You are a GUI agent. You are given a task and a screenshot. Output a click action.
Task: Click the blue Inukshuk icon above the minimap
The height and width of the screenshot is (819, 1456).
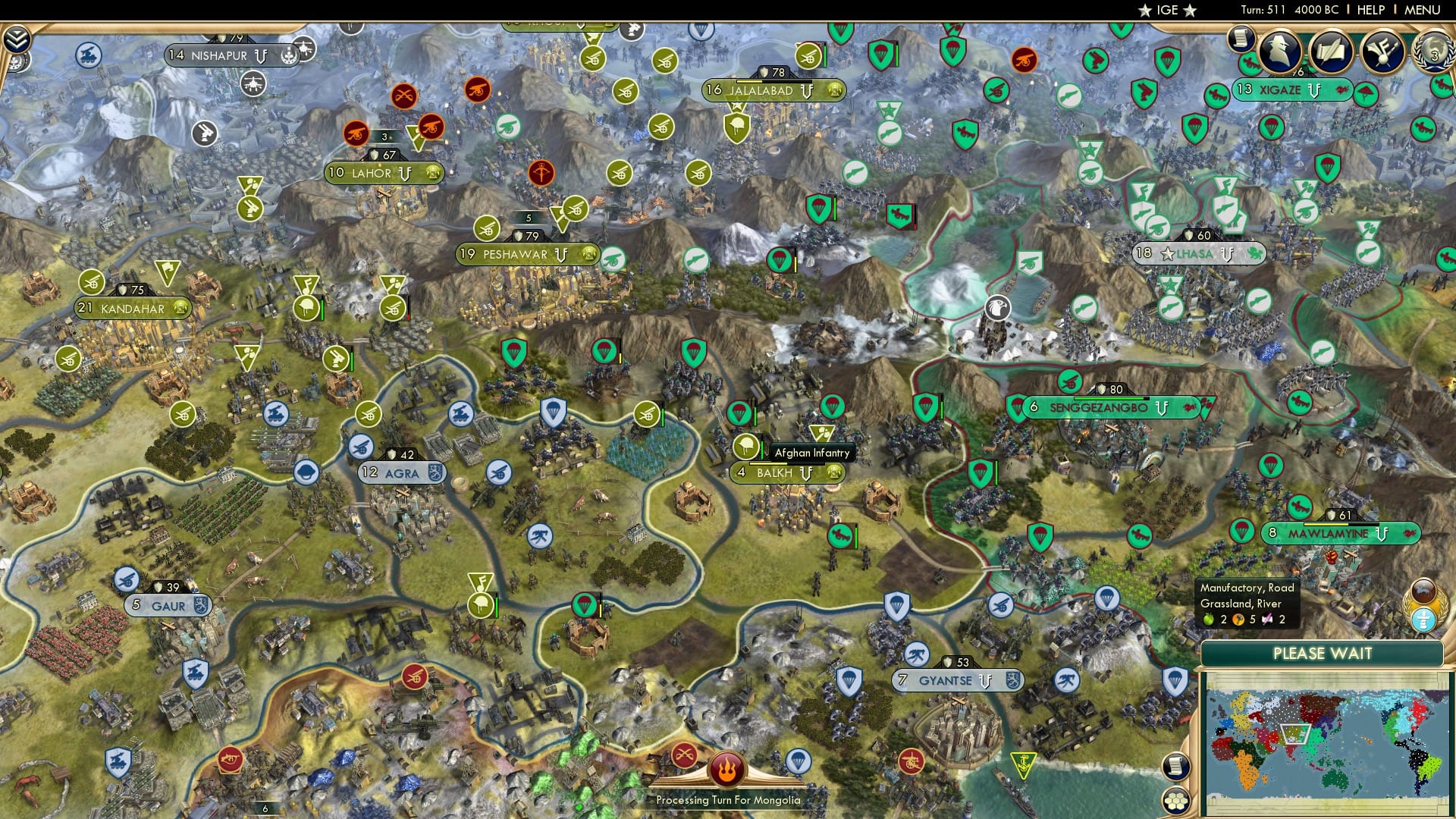[x=1423, y=619]
